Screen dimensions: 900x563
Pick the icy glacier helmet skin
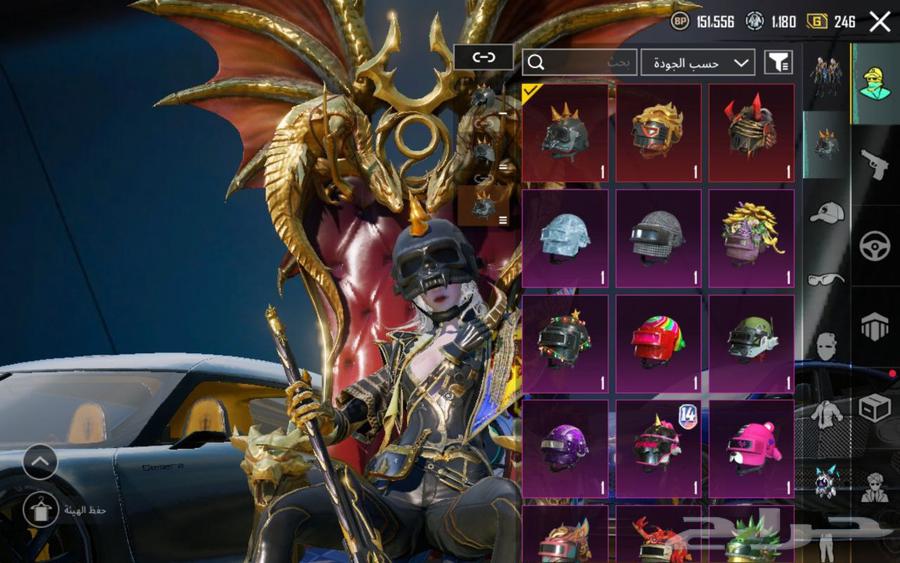pyautogui.click(x=565, y=238)
